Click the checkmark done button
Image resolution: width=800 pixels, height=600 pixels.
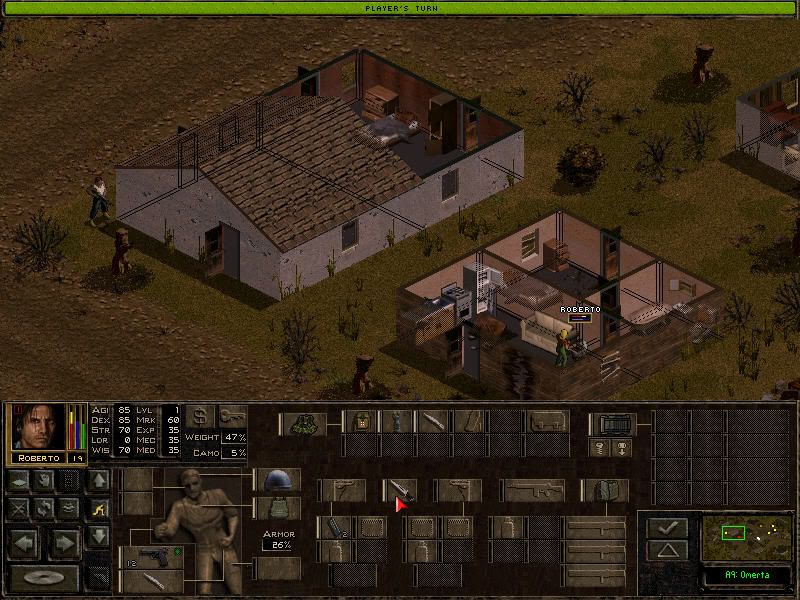[x=665, y=527]
